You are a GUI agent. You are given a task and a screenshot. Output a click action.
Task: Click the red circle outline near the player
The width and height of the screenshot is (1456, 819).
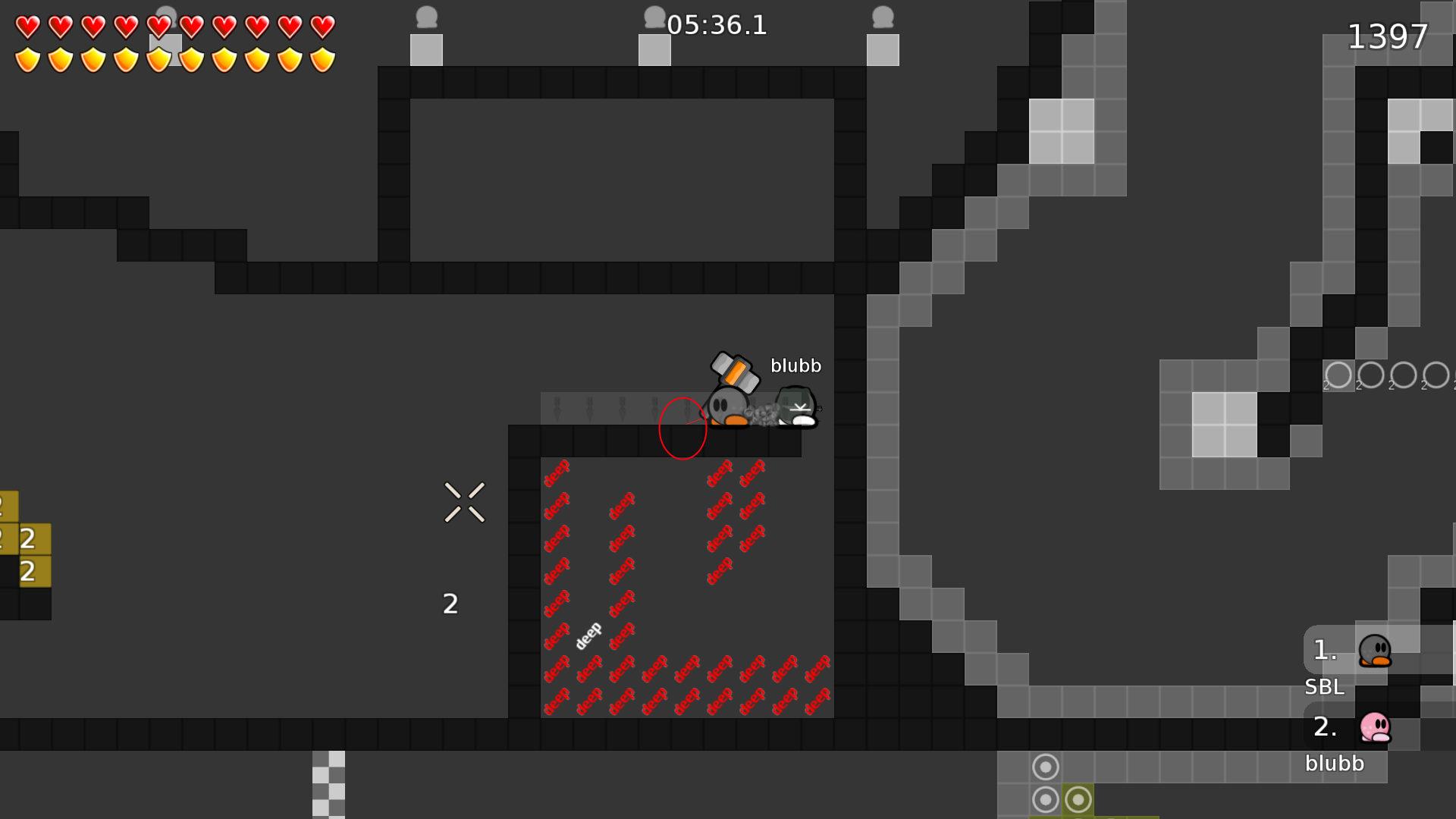click(x=682, y=428)
